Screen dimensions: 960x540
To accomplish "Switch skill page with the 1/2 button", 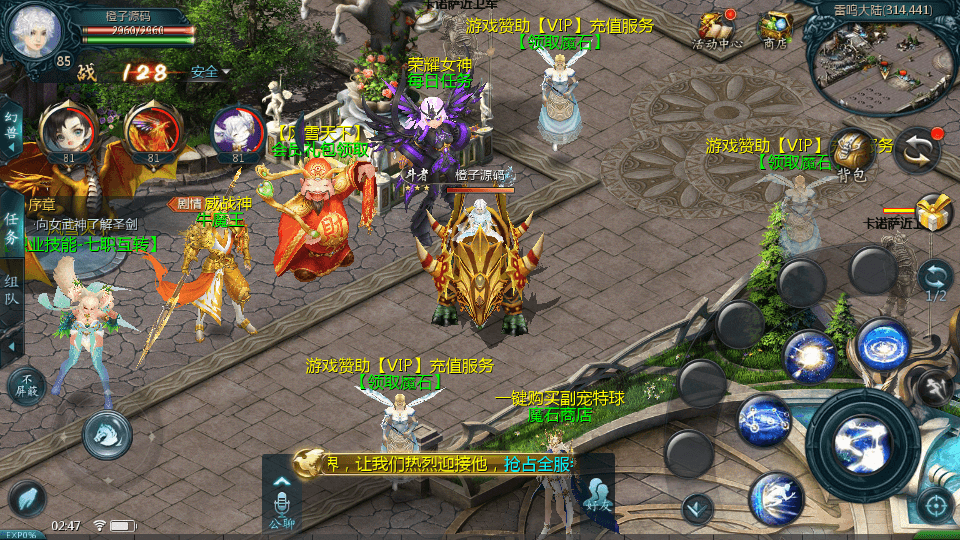I will (935, 279).
